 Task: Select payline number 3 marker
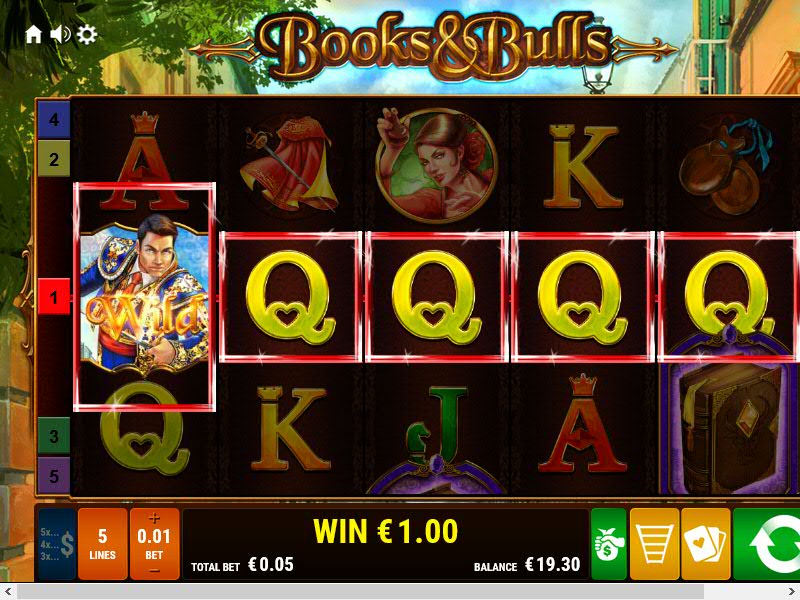point(54,436)
